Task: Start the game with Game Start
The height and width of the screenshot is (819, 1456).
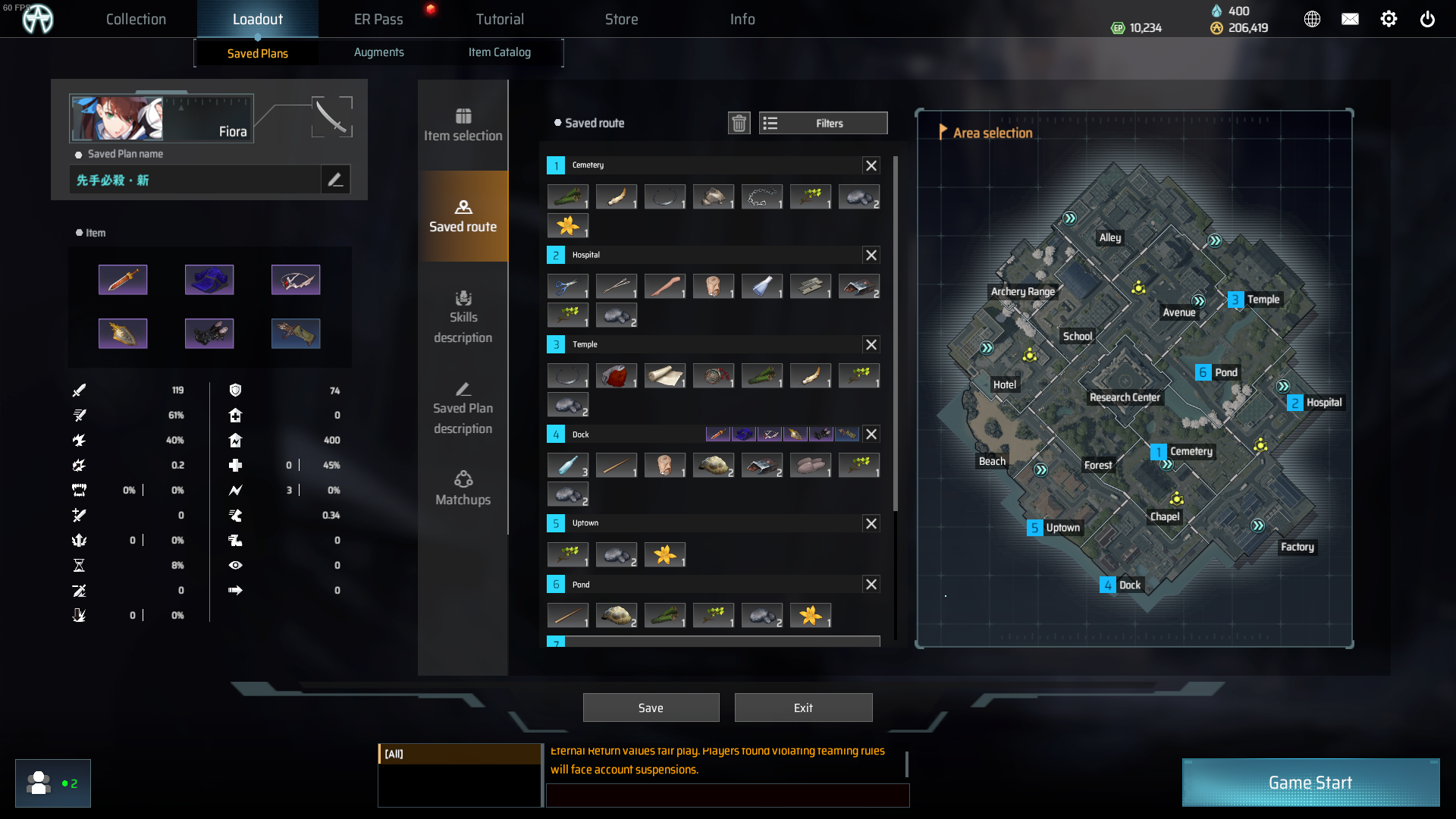Action: (x=1310, y=783)
